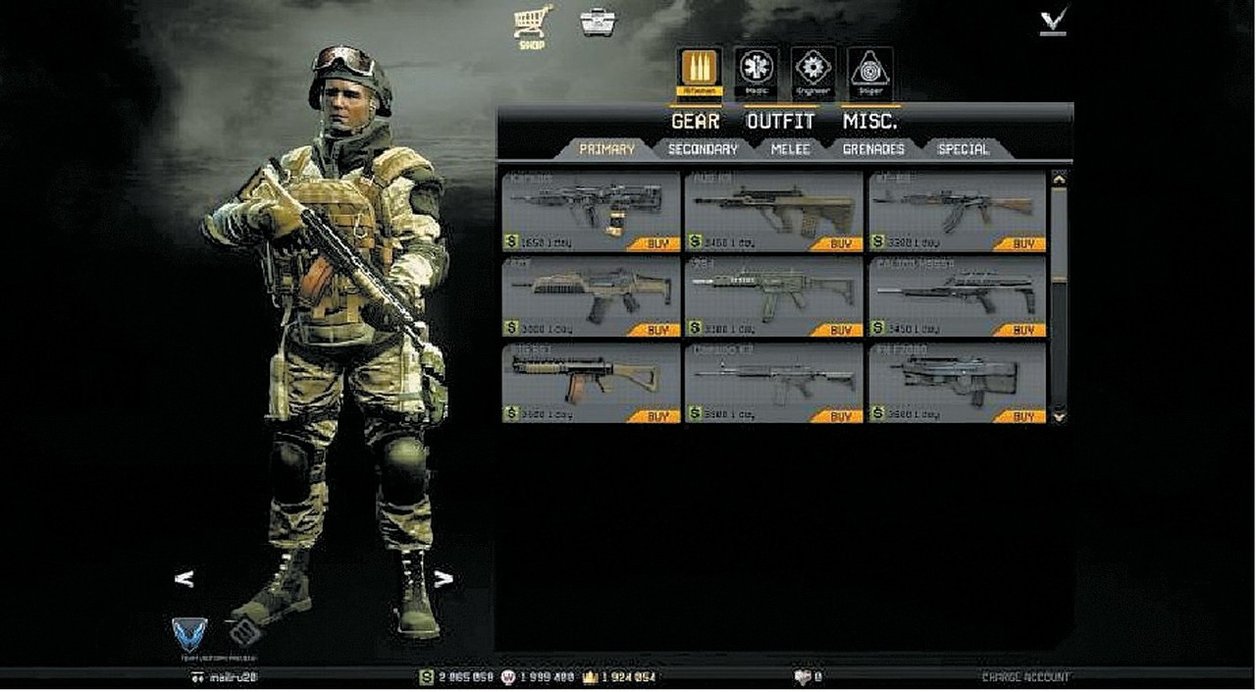
Task: Open the Shop cart icon
Action: click(x=532, y=23)
